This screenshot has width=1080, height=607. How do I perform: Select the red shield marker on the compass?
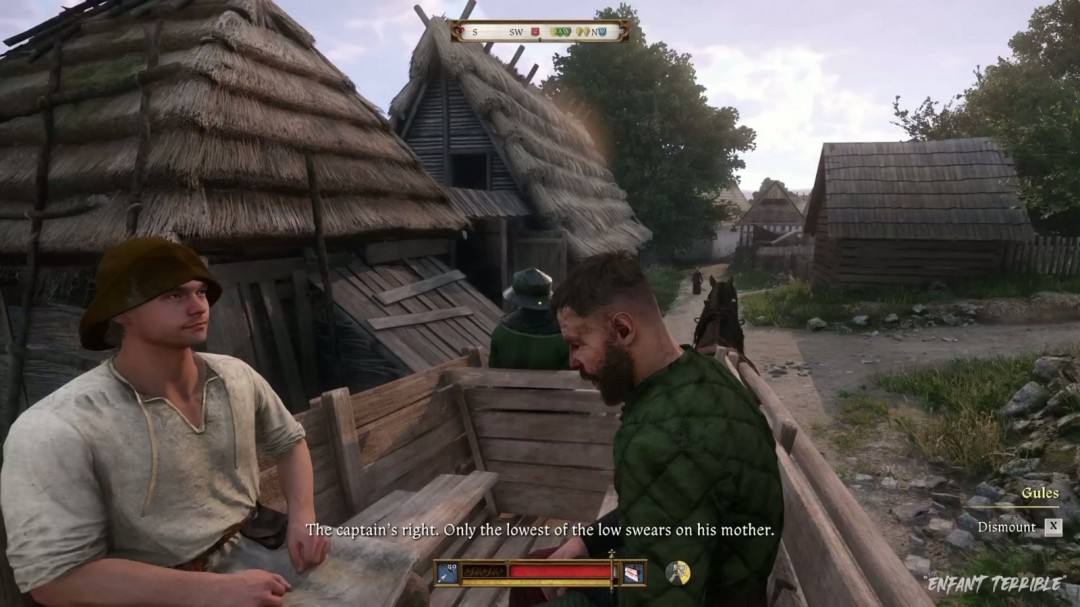(x=535, y=32)
